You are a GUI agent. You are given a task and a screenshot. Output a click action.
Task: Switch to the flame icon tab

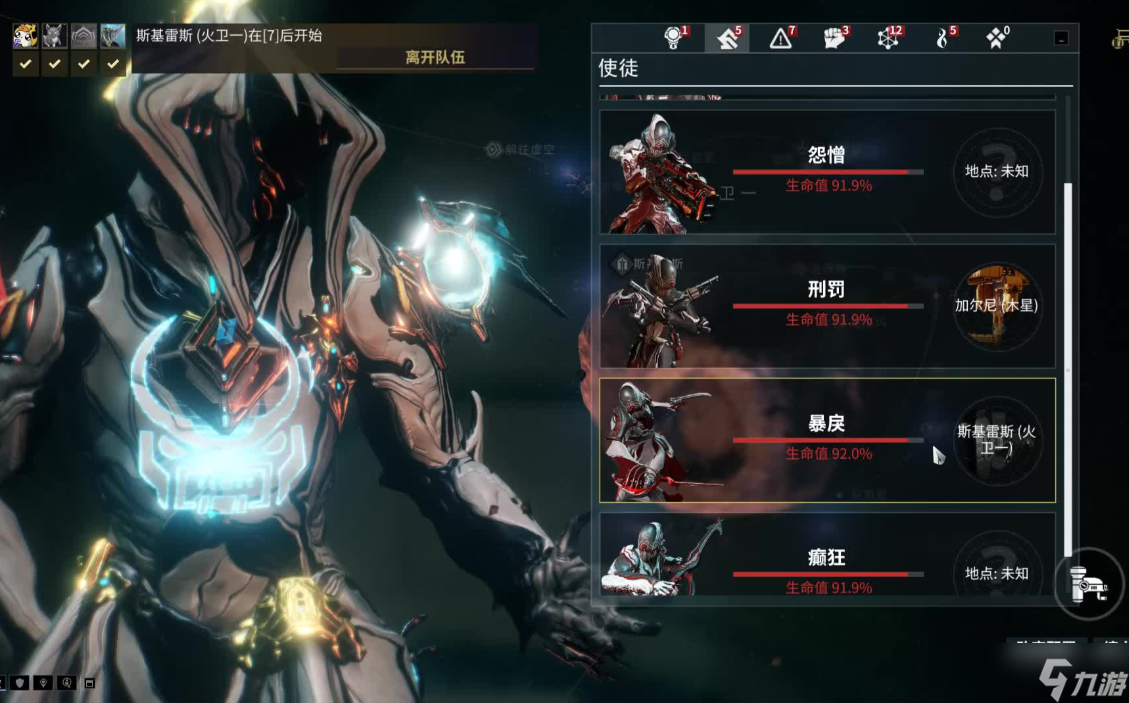[x=943, y=39]
